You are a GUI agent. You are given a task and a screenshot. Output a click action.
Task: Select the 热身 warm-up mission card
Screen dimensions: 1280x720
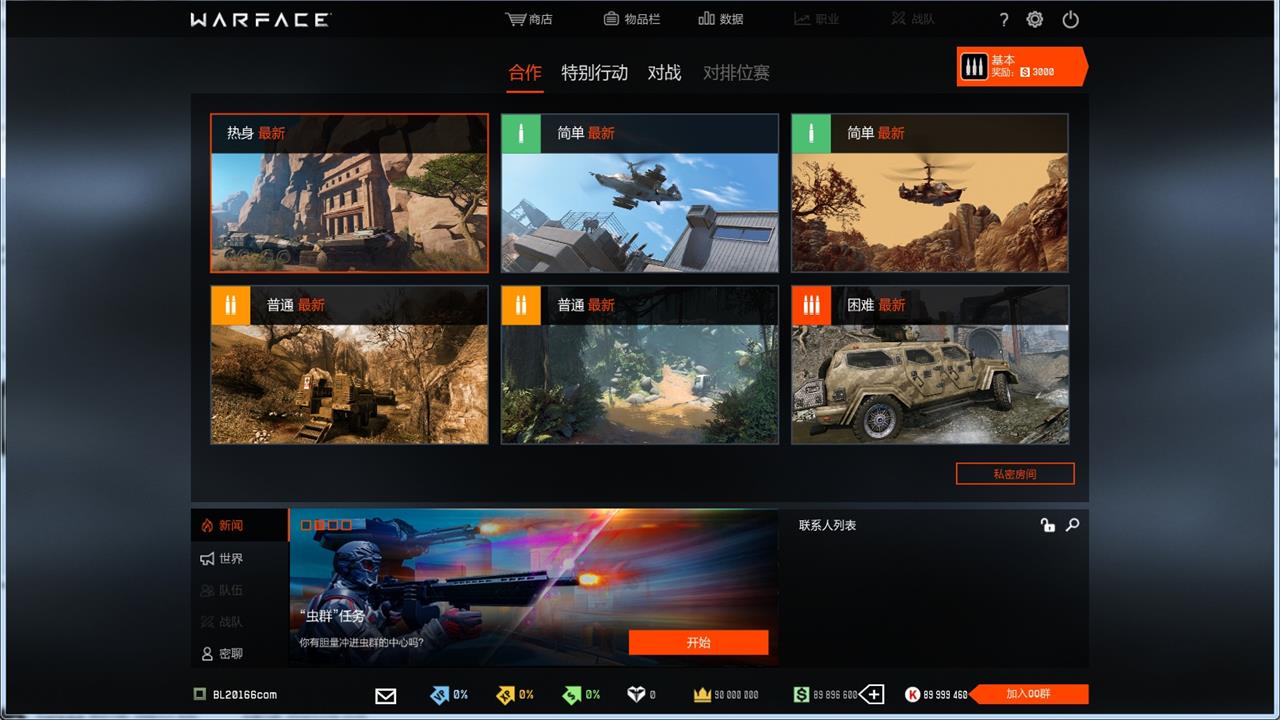[349, 193]
